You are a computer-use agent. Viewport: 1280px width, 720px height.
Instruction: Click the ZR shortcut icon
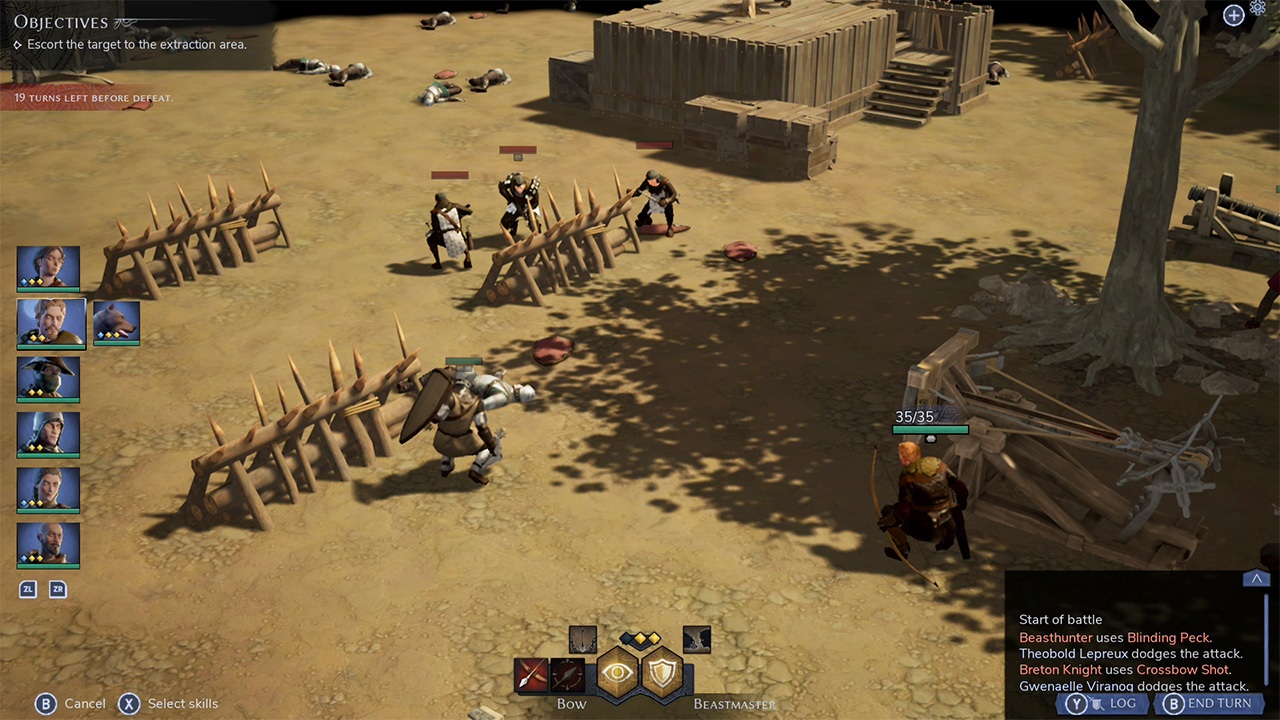[x=57, y=589]
